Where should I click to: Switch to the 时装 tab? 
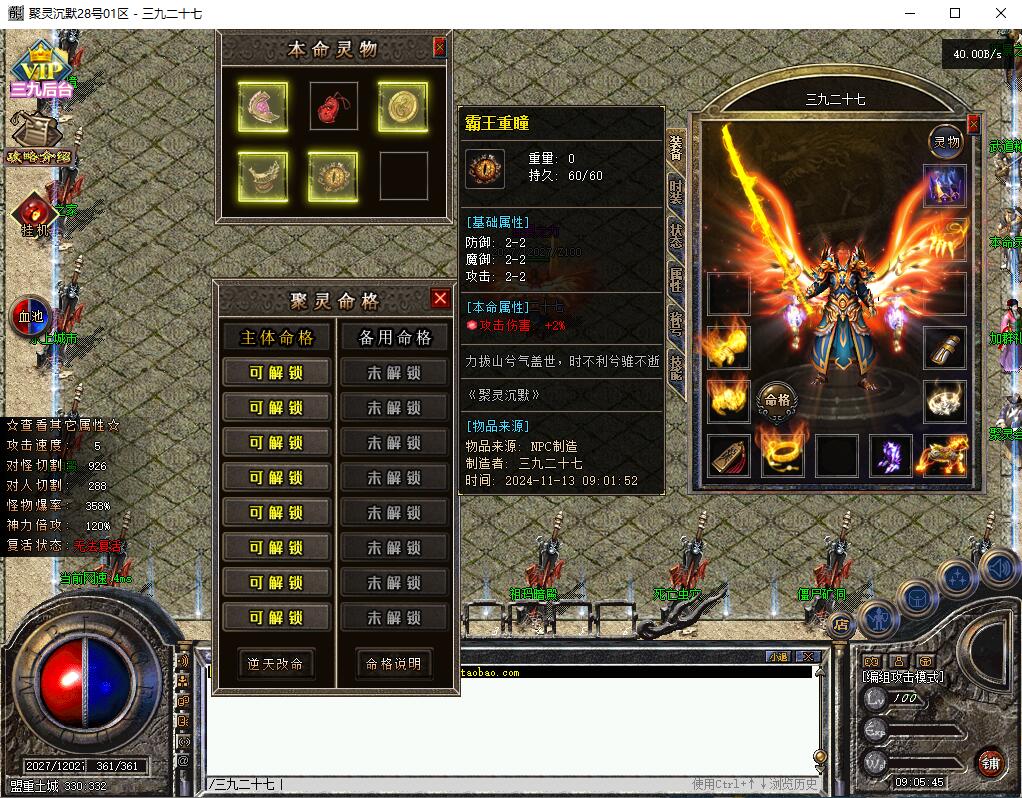(677, 190)
